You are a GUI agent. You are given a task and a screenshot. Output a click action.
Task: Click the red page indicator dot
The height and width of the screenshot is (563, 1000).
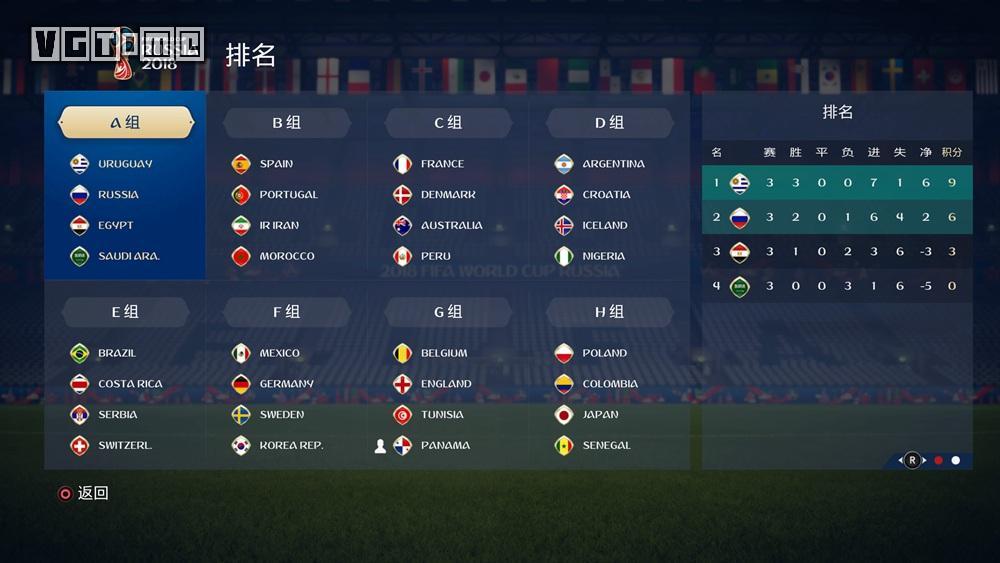(938, 461)
